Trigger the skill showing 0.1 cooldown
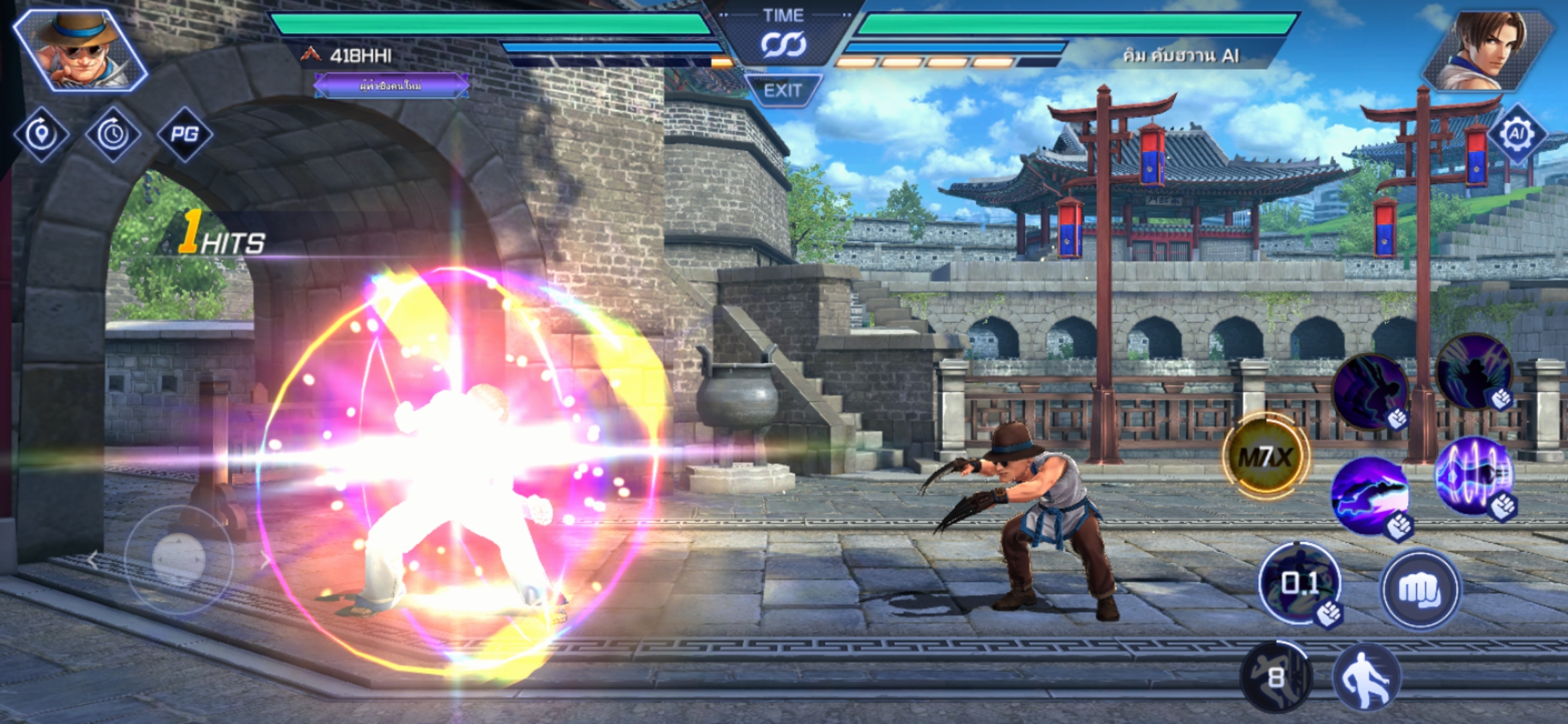The width and height of the screenshot is (1568, 724). 1299,583
